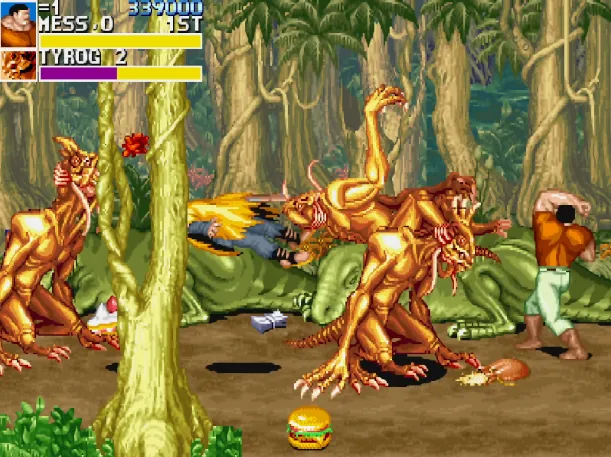Select the Tyrog enemy portrait
This screenshot has width=611, height=457.
[18, 65]
